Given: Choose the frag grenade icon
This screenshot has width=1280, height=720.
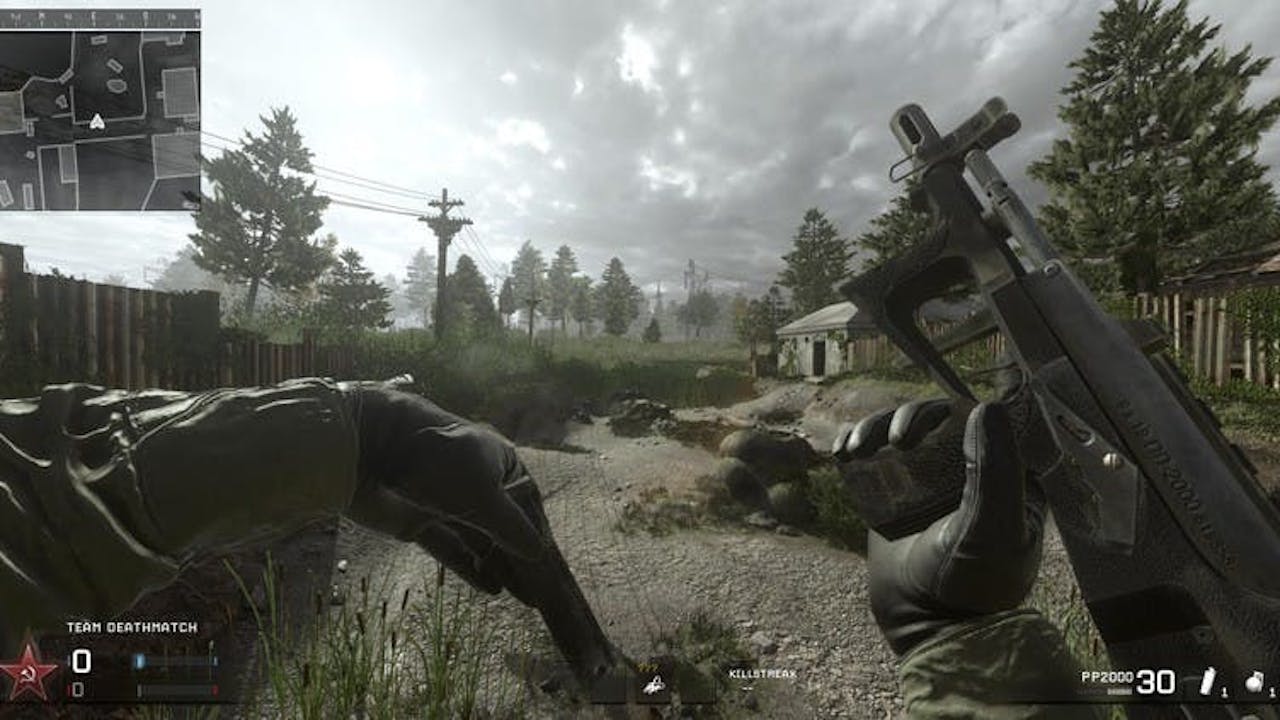Looking at the screenshot, I should [1254, 682].
